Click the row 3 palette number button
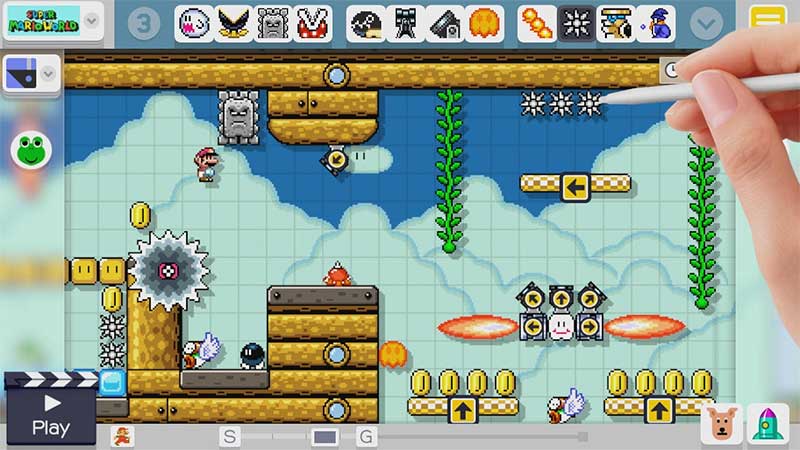800x450 pixels. (145, 23)
